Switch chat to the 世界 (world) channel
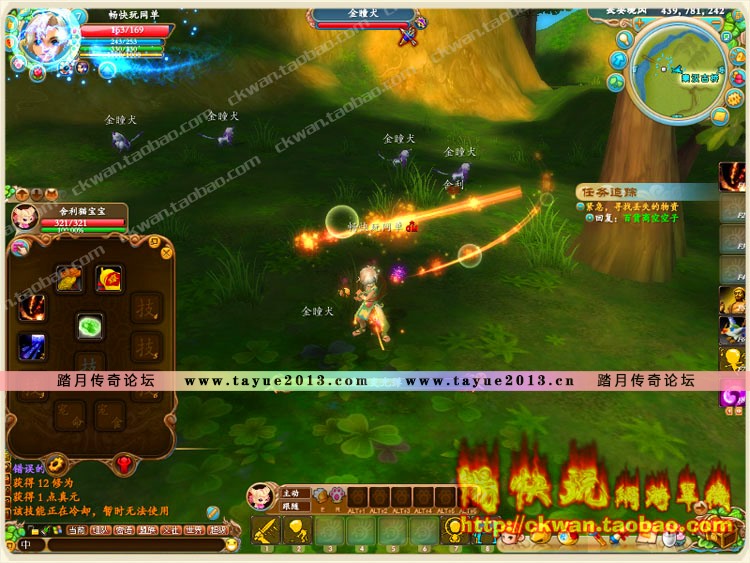This screenshot has width=750, height=563. (x=194, y=530)
